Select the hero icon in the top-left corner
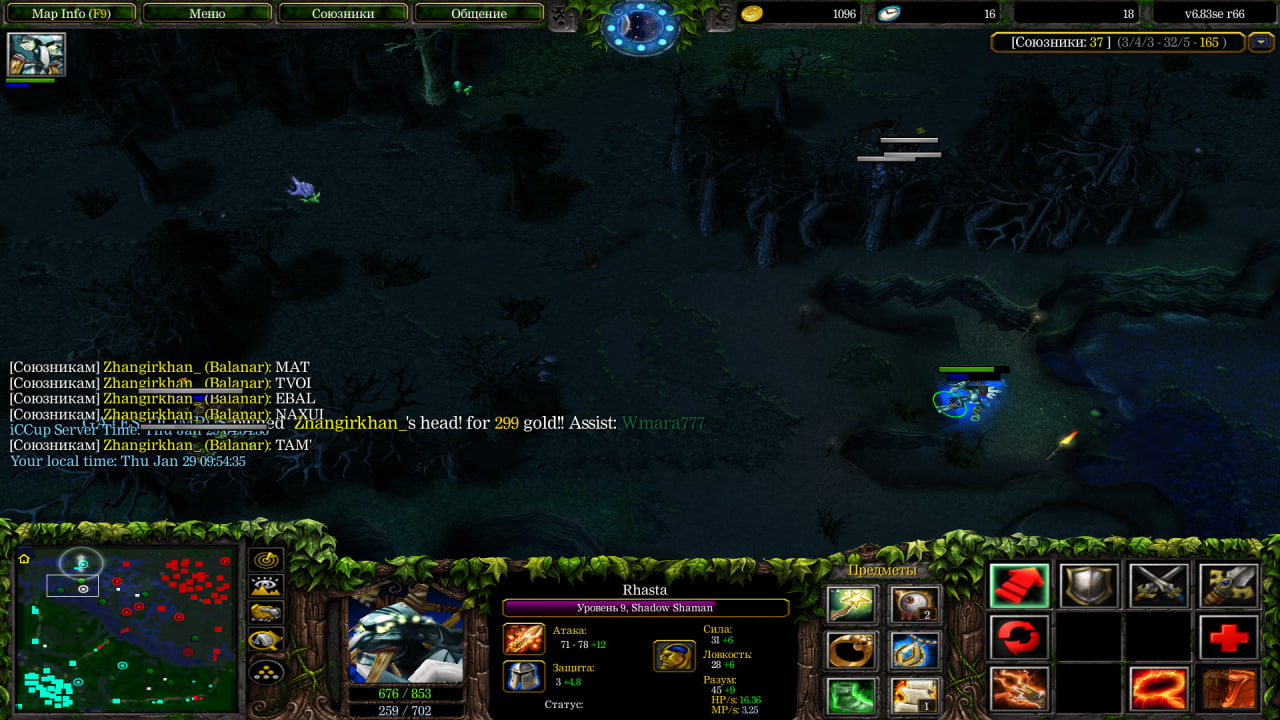 37,54
